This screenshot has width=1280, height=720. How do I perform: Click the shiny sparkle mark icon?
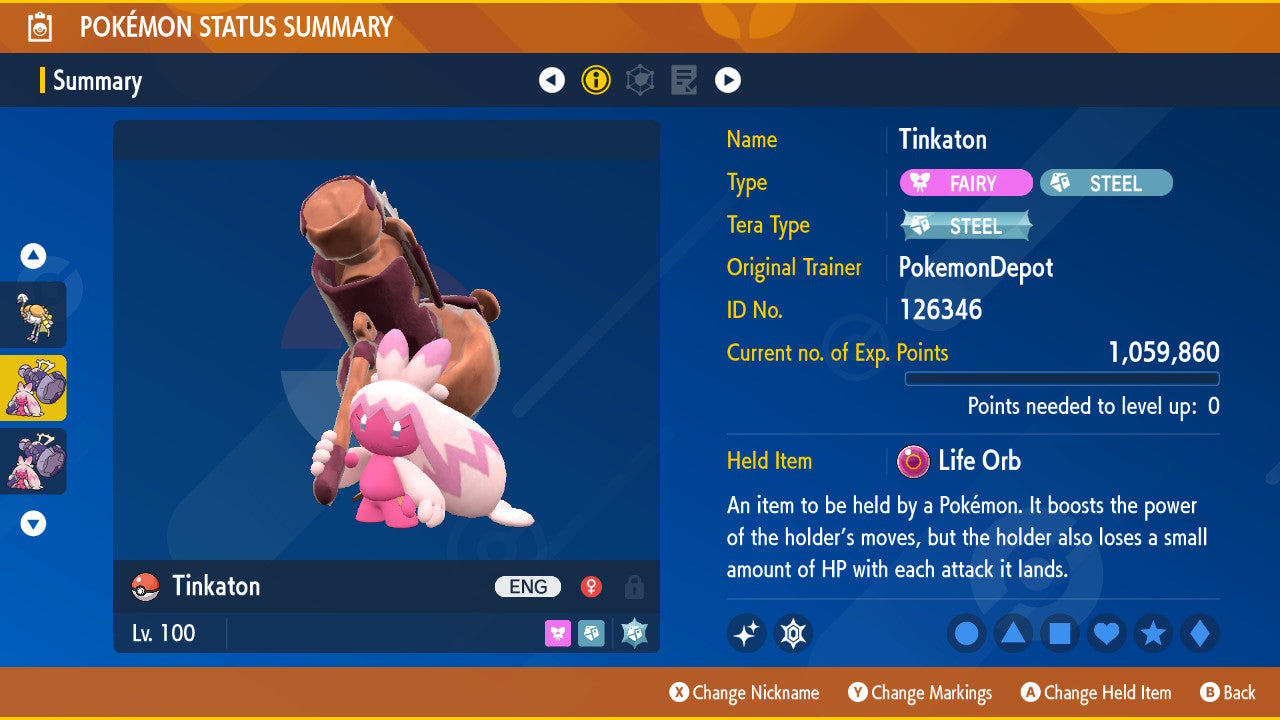coord(746,633)
